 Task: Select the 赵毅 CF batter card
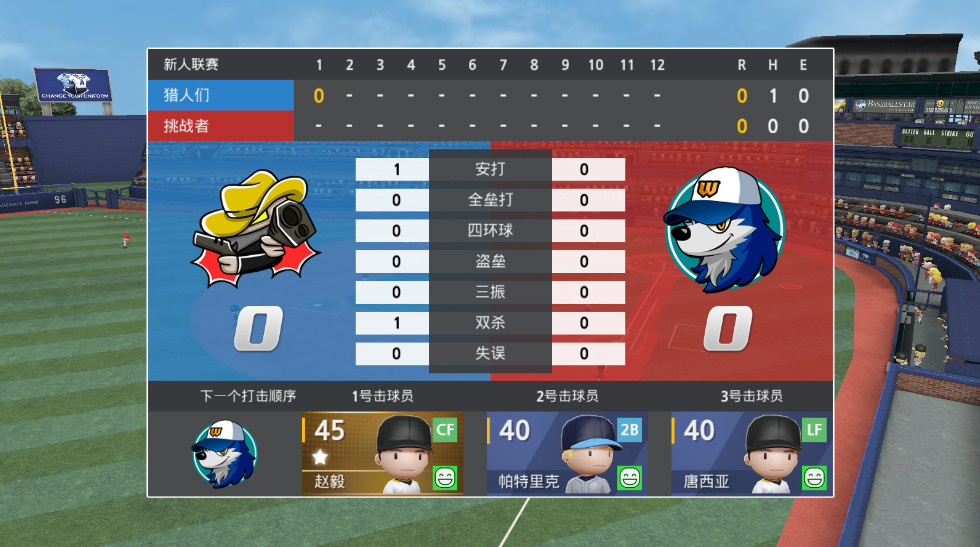click(x=381, y=453)
